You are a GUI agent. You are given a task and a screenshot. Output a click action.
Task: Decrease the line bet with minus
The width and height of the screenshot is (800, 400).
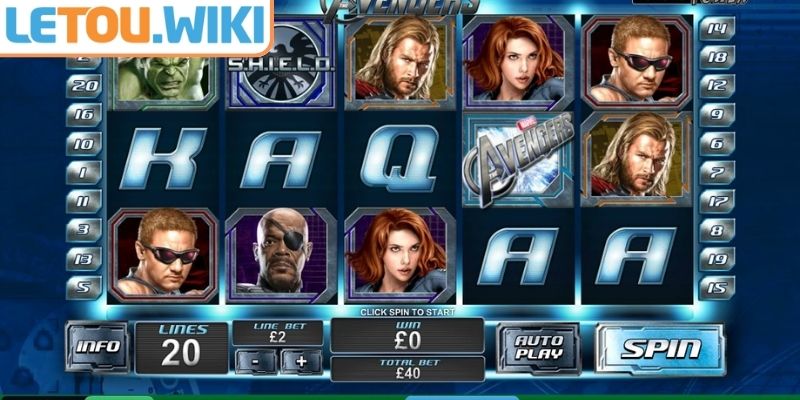pos(256,362)
